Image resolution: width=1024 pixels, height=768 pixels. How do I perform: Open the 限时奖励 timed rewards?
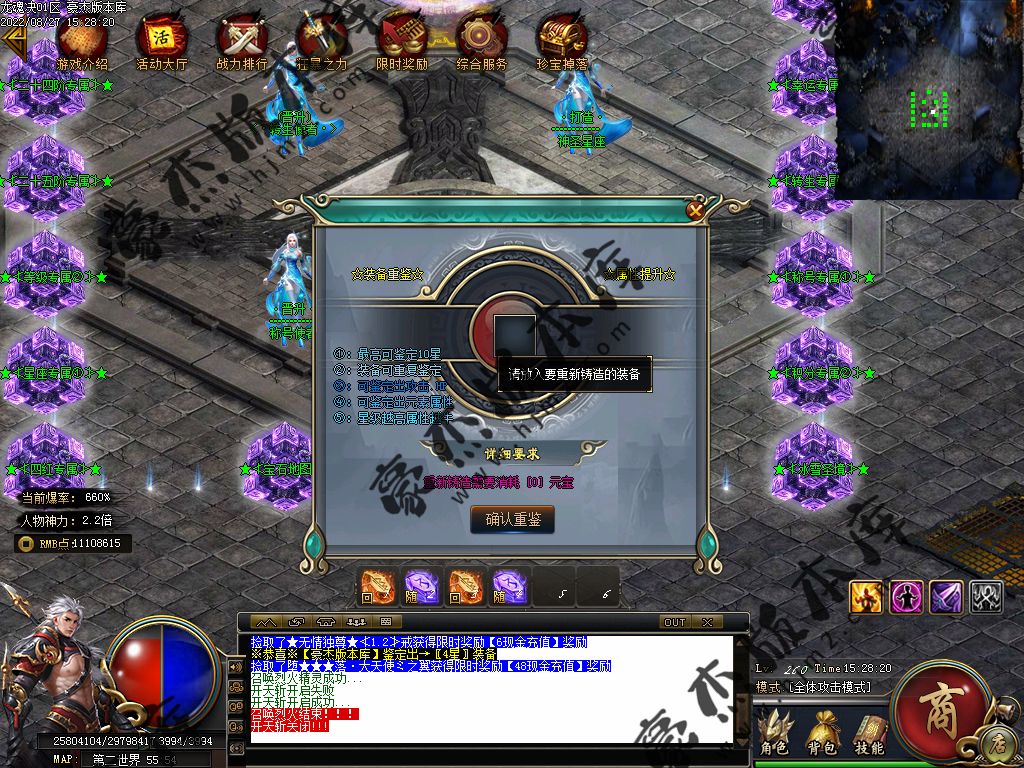[x=402, y=41]
